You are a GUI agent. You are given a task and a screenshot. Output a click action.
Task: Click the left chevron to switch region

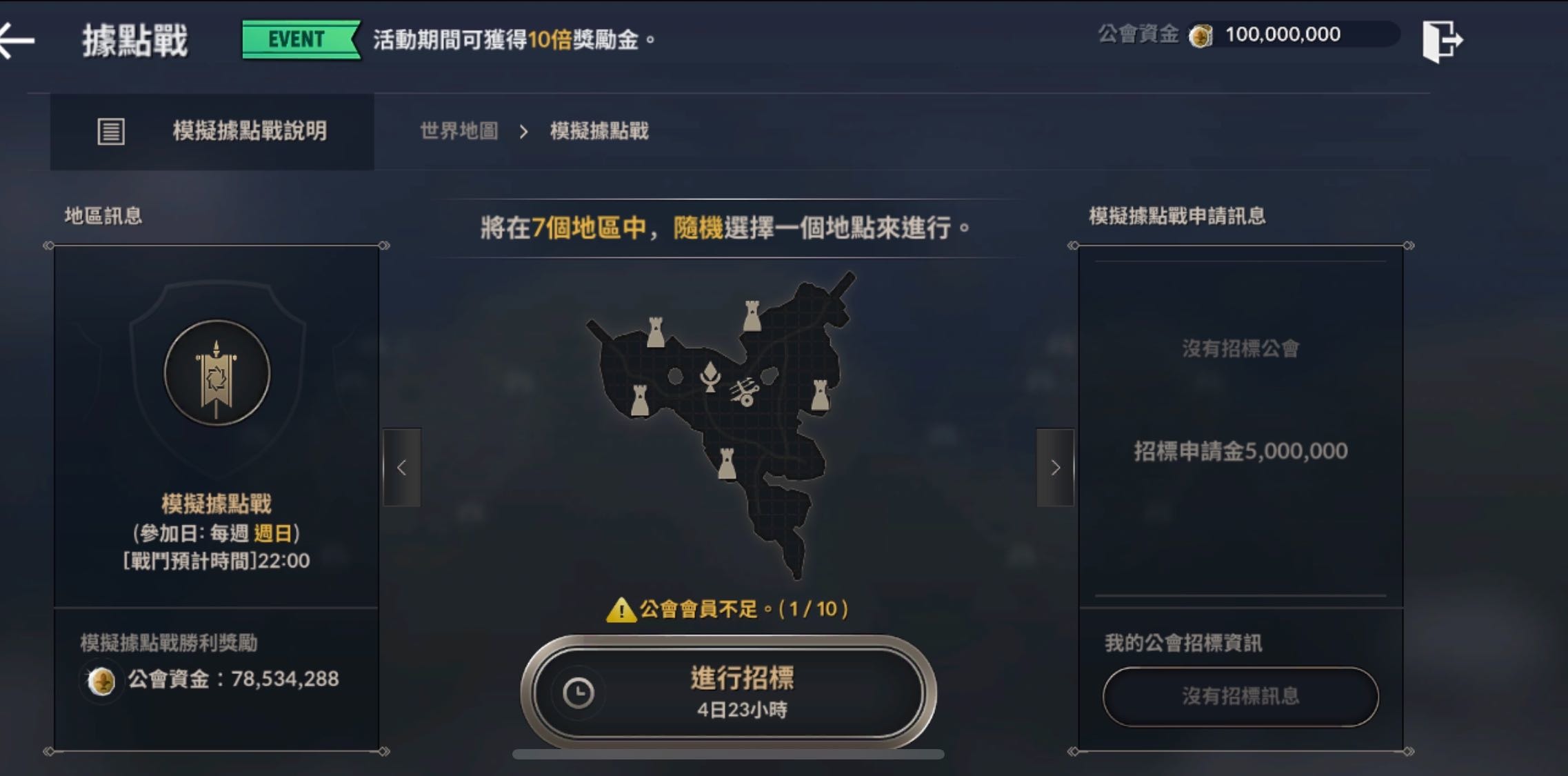(400, 468)
